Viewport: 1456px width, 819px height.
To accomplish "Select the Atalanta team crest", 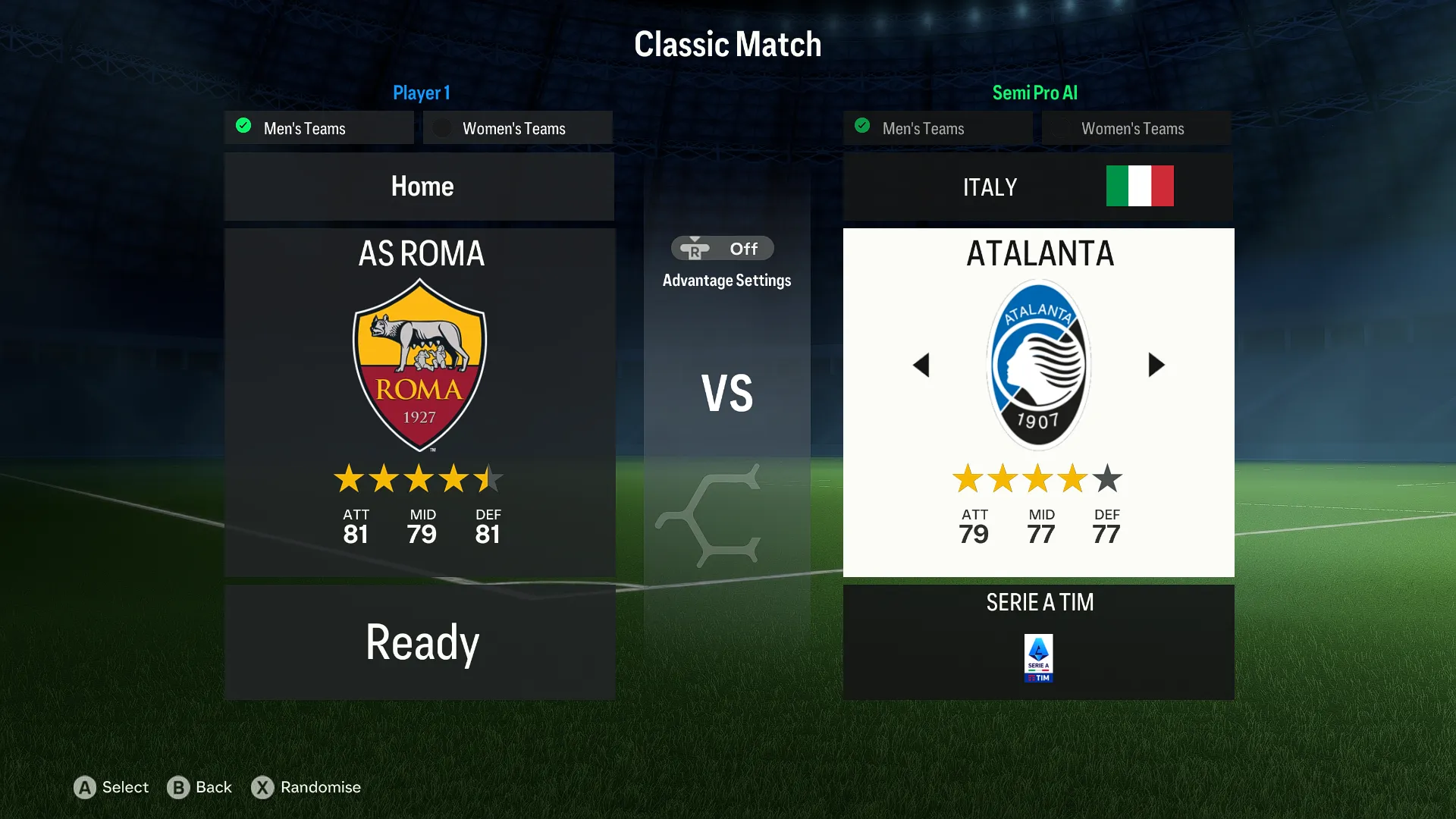I will pos(1038,366).
